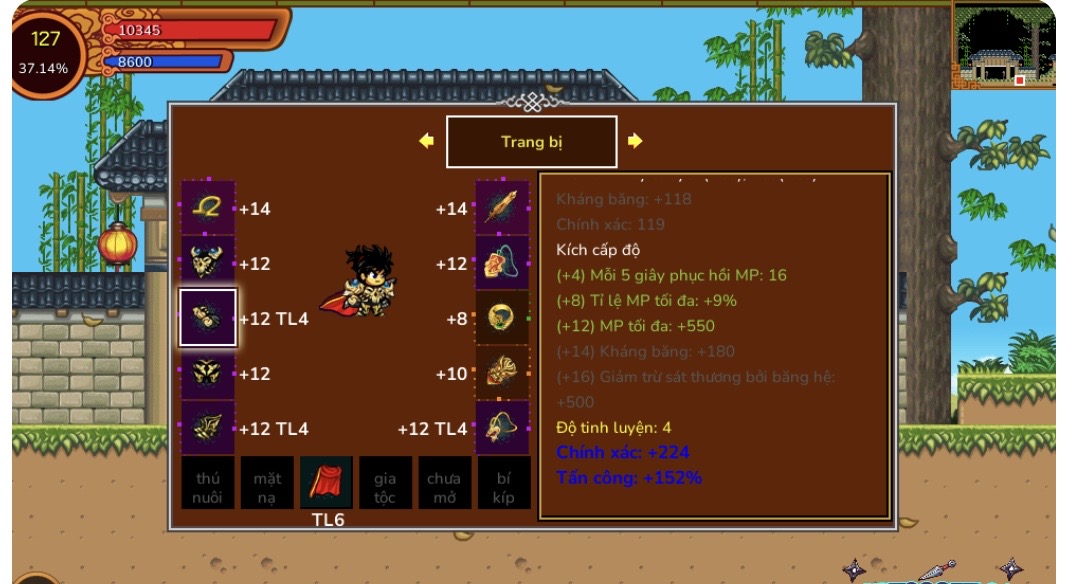Select the red cape TL6 slot
Viewport: 1065px width, 584px height.
click(x=326, y=483)
